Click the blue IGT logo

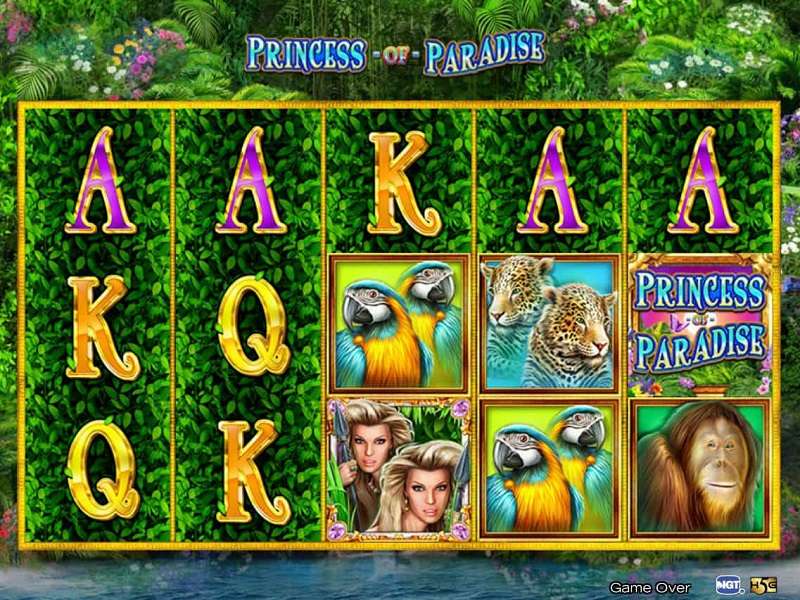click(x=730, y=585)
